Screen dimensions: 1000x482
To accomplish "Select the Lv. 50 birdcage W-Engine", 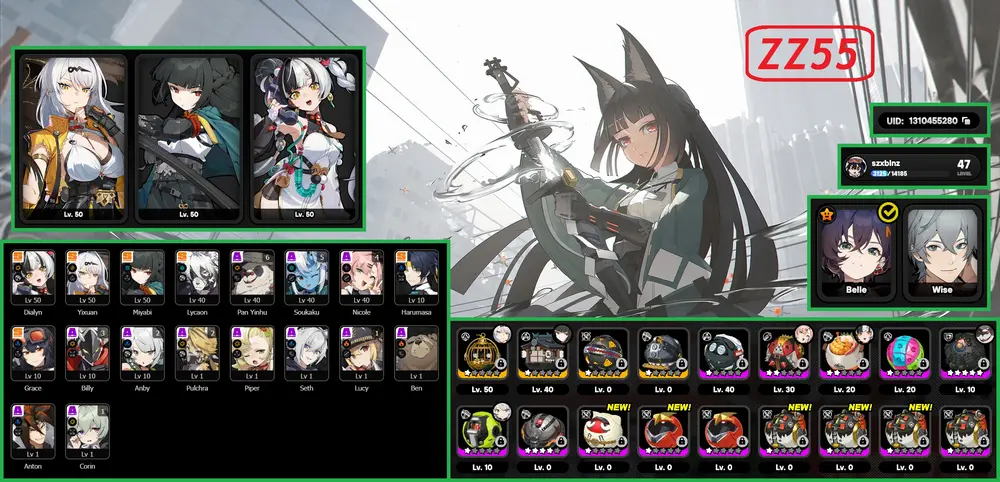I will tap(481, 357).
